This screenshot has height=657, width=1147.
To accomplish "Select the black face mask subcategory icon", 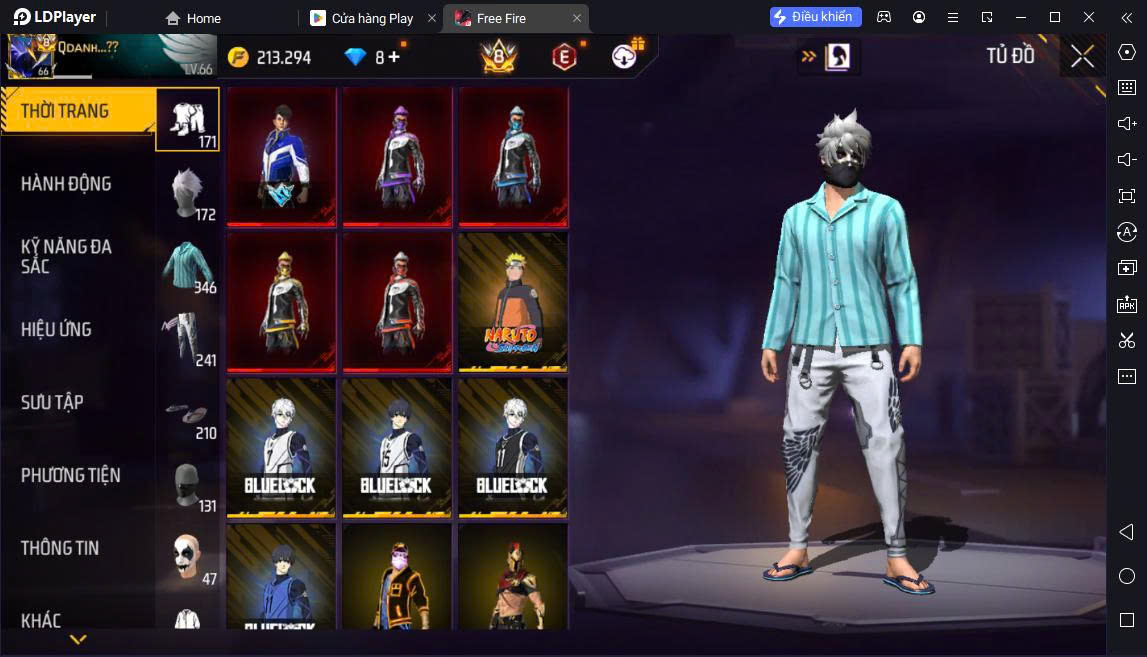I will [187, 486].
